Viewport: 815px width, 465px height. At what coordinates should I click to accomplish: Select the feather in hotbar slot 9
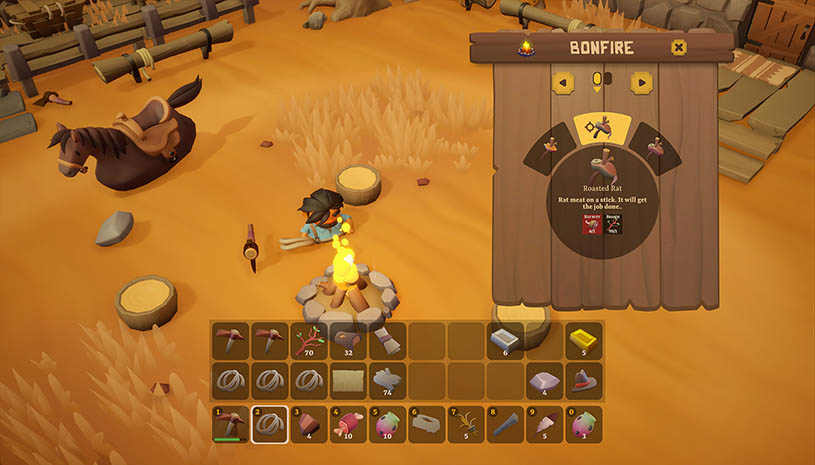tap(545, 422)
